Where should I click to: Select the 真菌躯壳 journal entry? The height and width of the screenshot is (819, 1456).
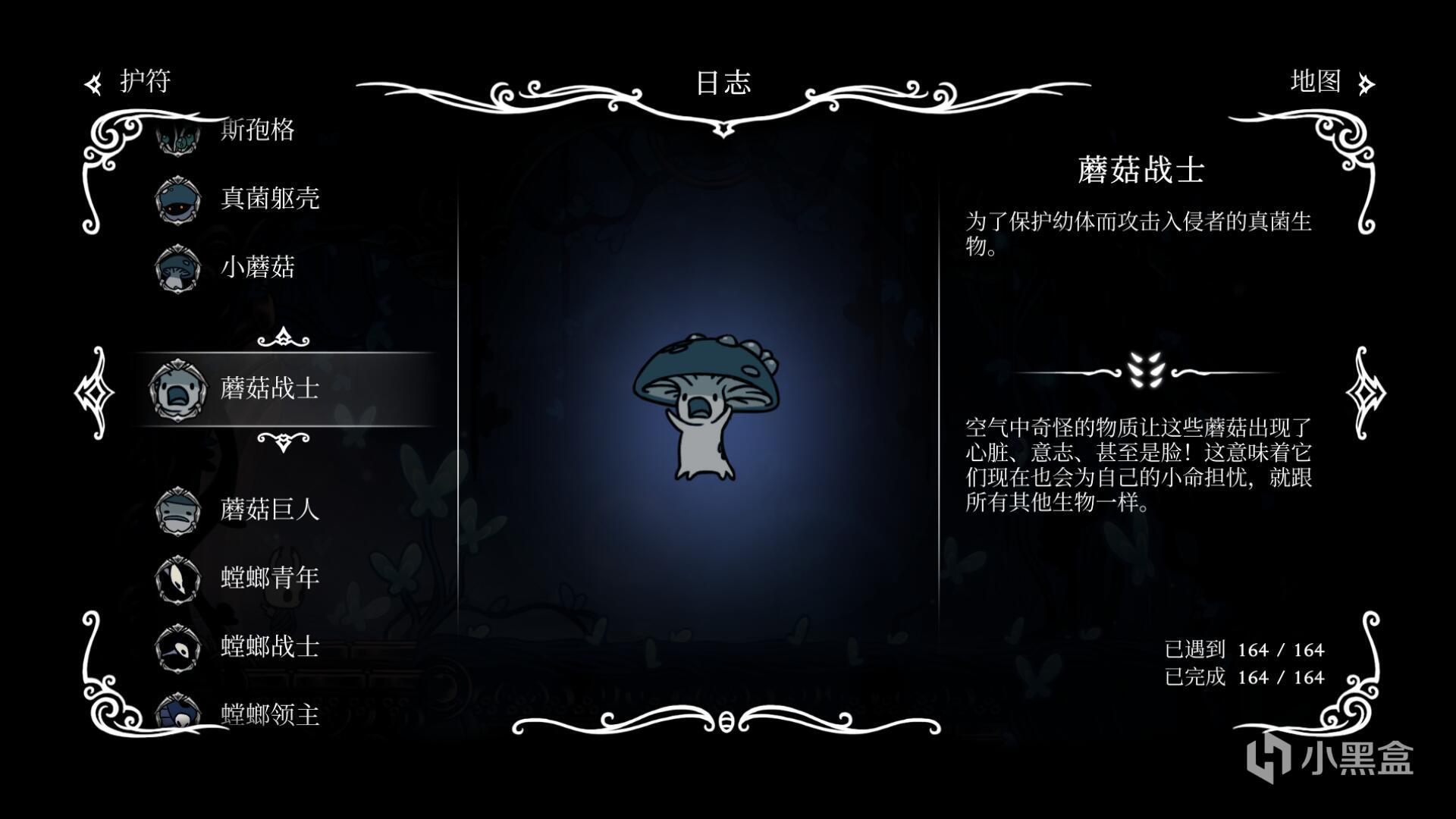(269, 199)
